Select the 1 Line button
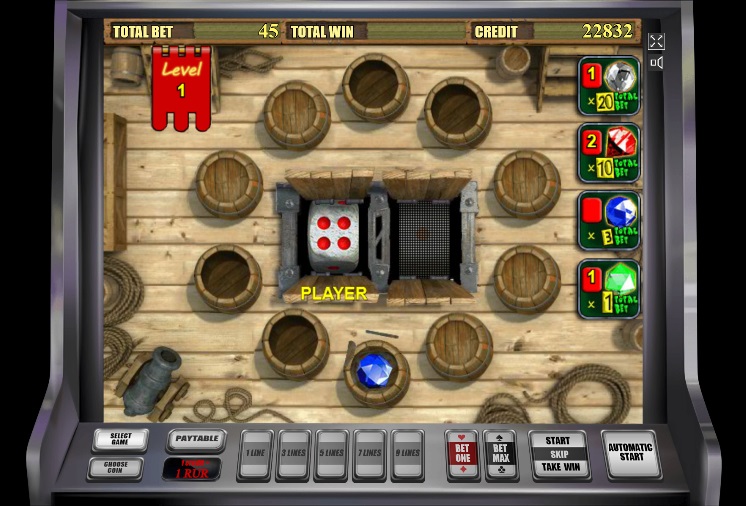This screenshot has height=506, width=746. (x=256, y=454)
